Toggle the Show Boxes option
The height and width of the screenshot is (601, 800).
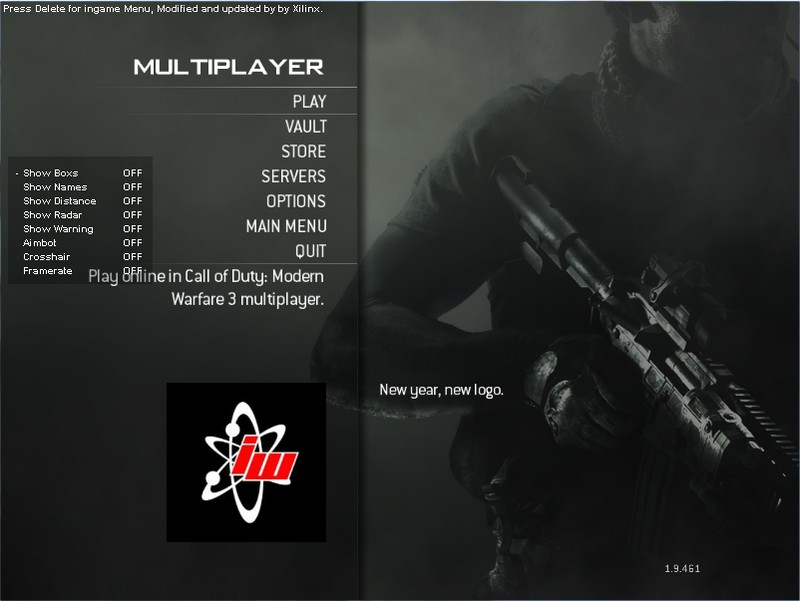[51, 173]
